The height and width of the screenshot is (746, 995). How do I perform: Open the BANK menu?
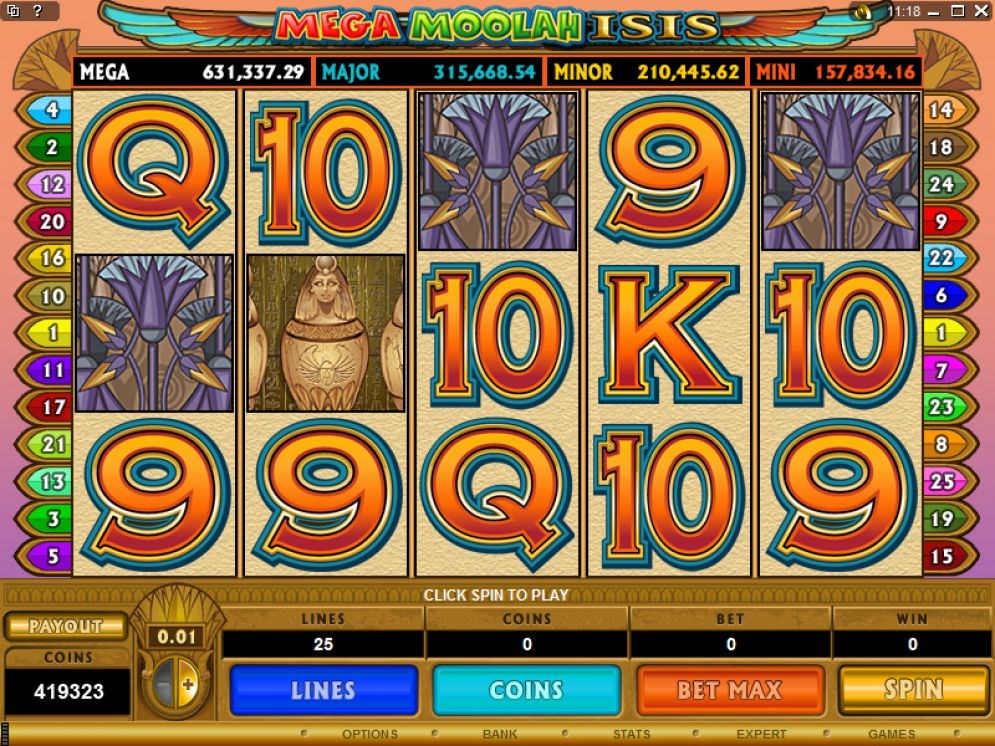point(500,734)
